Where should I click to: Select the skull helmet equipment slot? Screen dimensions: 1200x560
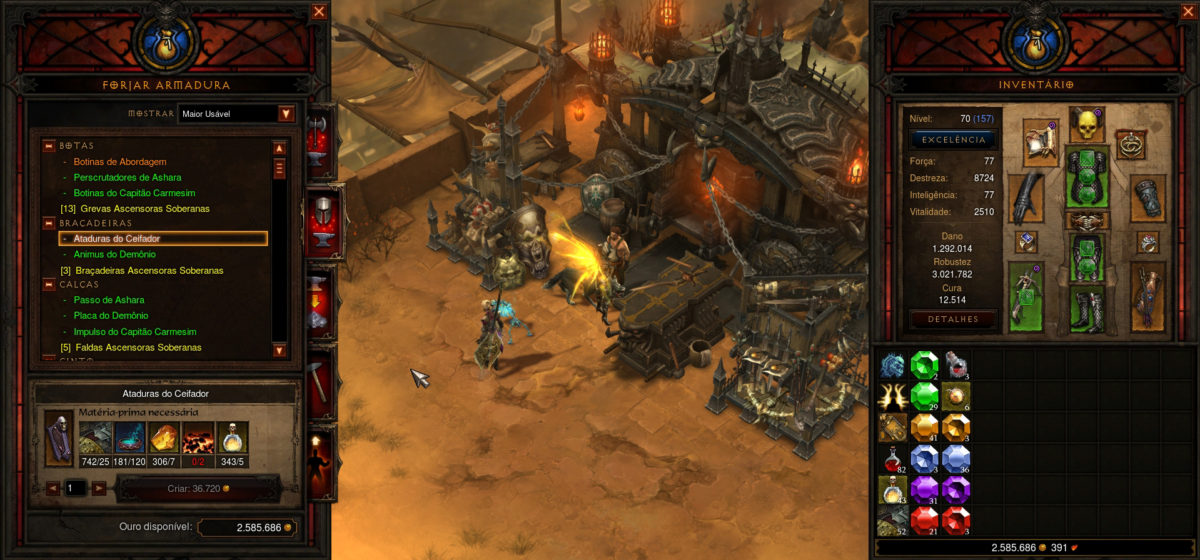click(x=1085, y=126)
